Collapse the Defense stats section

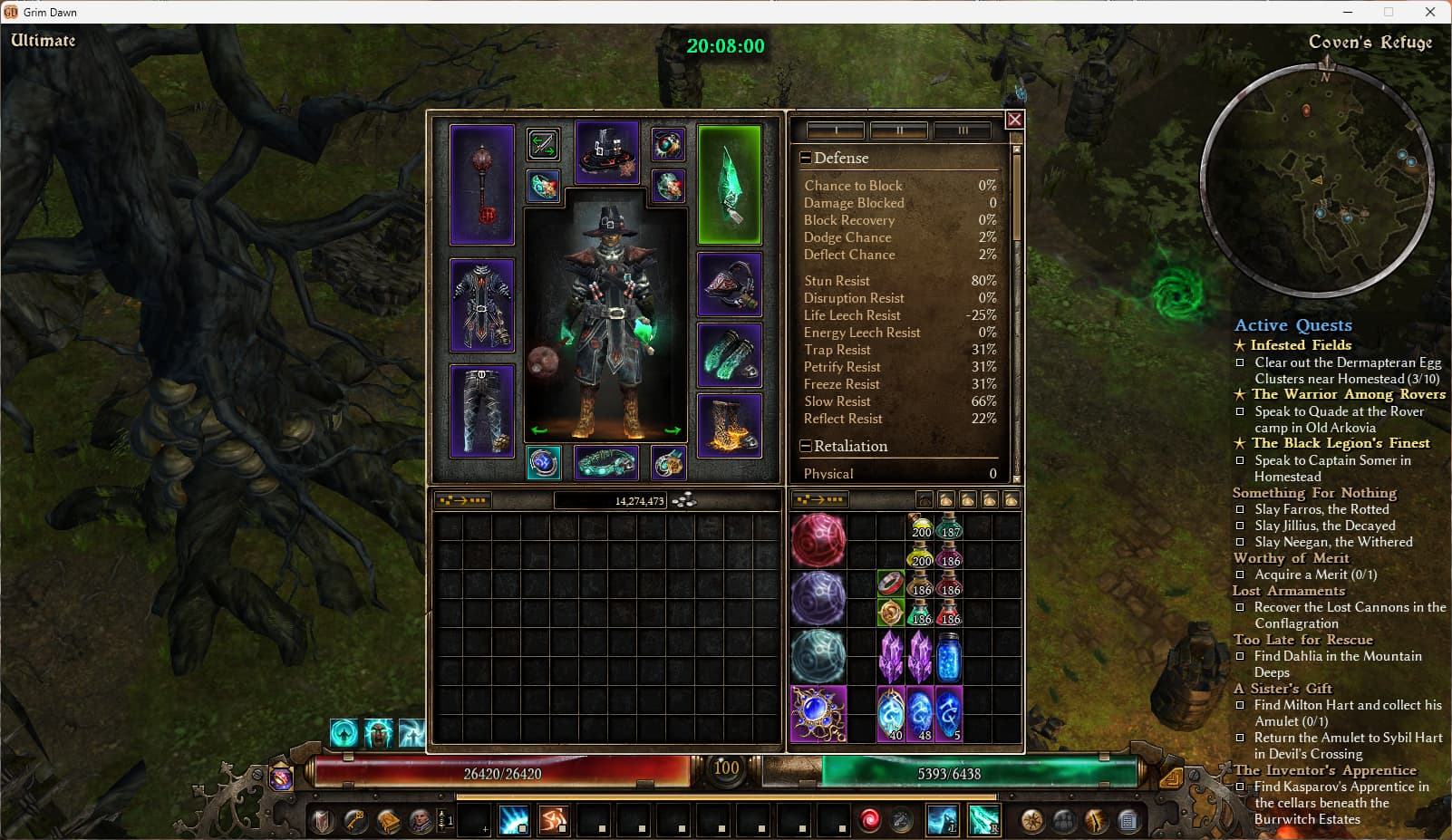click(805, 158)
